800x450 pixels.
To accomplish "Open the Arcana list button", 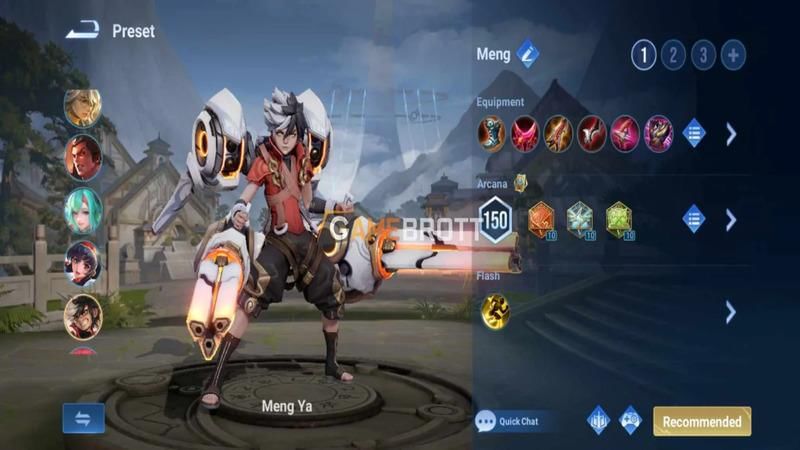I will point(693,219).
